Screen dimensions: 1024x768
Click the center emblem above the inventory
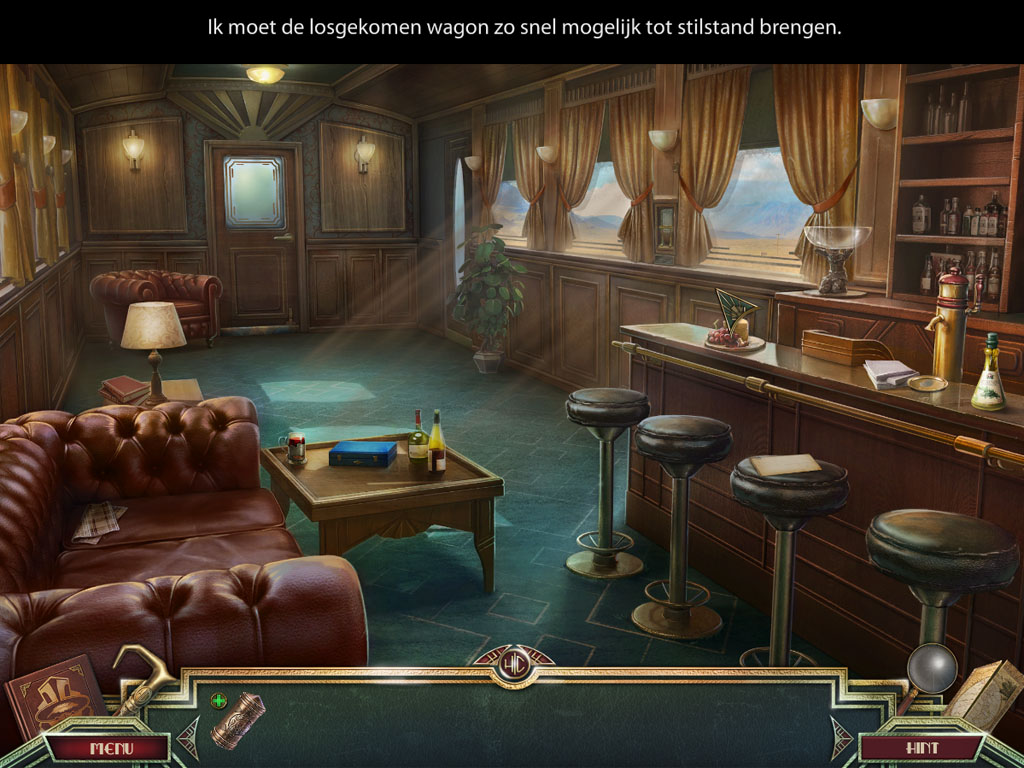pos(514,663)
